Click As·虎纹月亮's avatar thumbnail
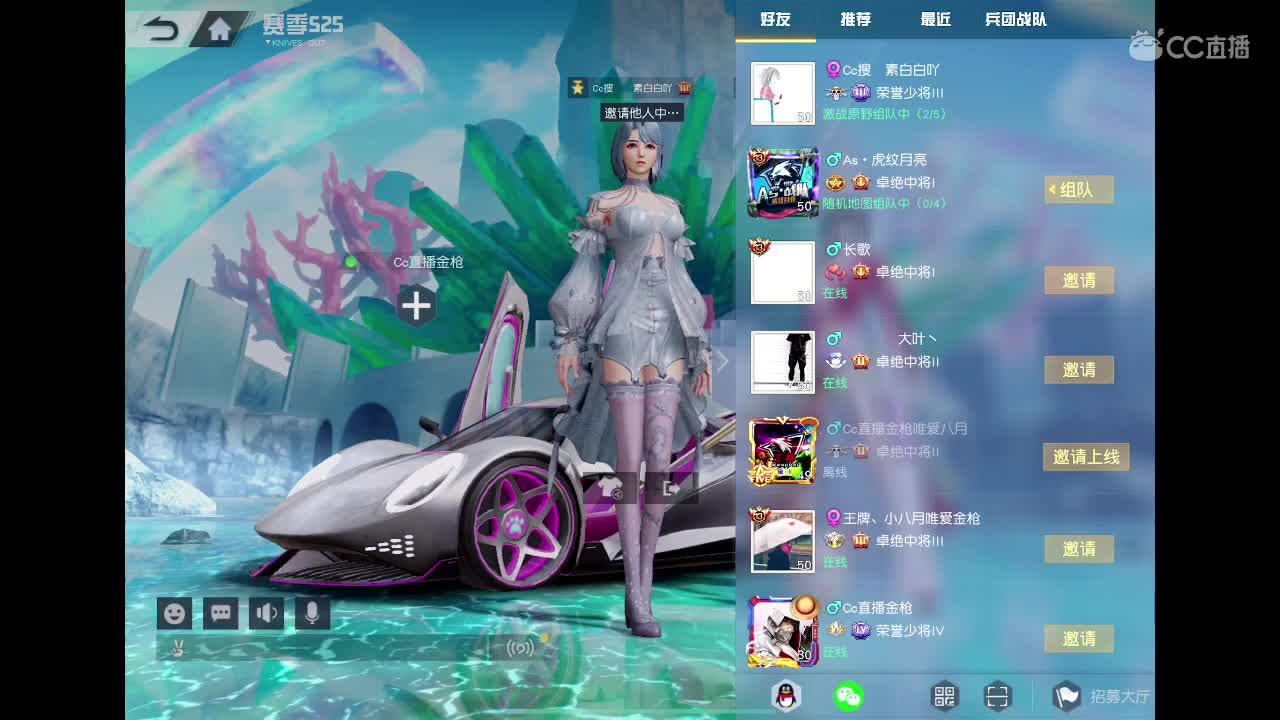The width and height of the screenshot is (1280, 720). 783,182
